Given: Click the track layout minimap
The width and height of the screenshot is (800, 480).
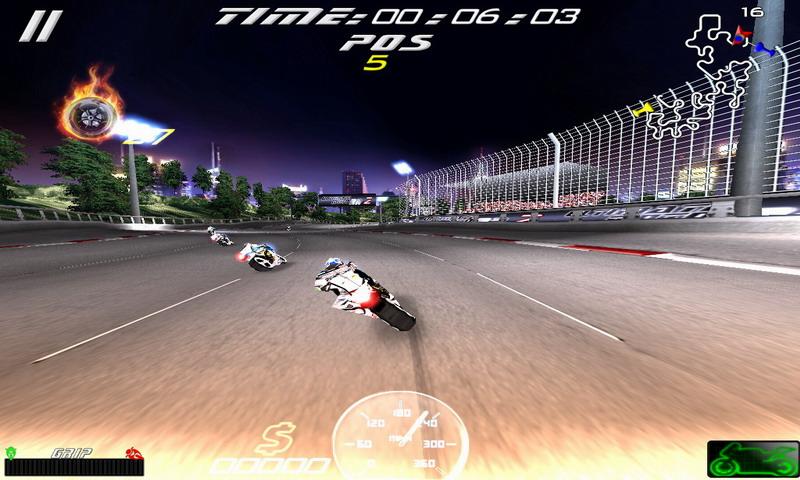Looking at the screenshot, I should point(712,78).
